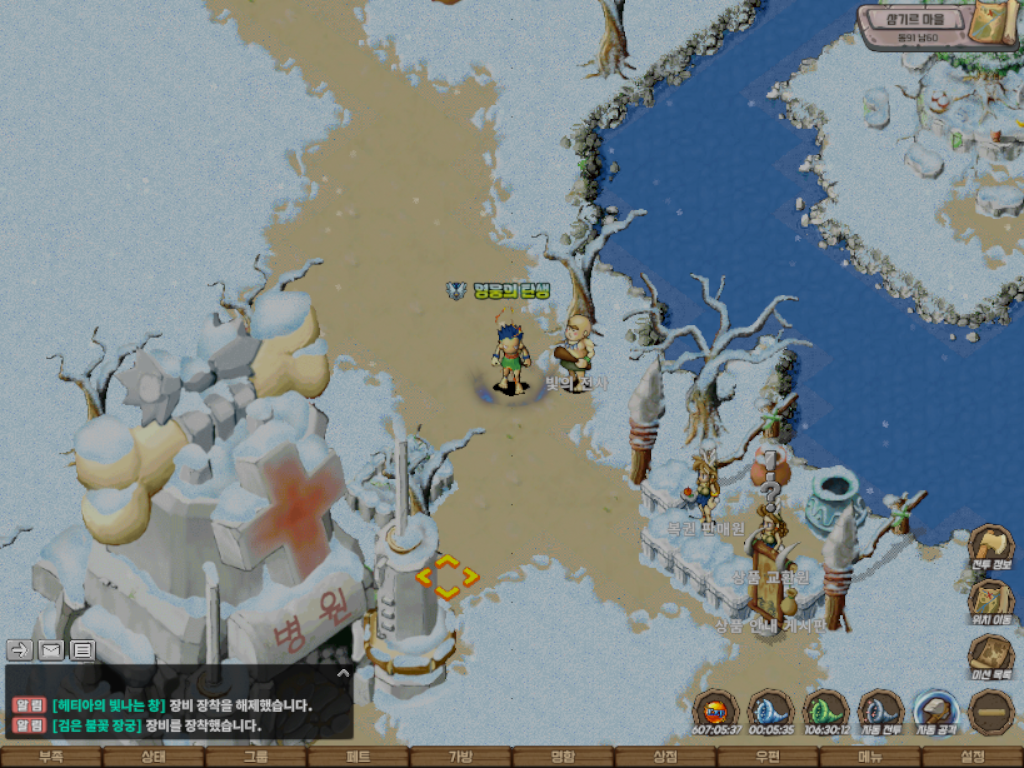Collapse the icon bar with minus button
This screenshot has width=1024, height=768.
[991, 713]
